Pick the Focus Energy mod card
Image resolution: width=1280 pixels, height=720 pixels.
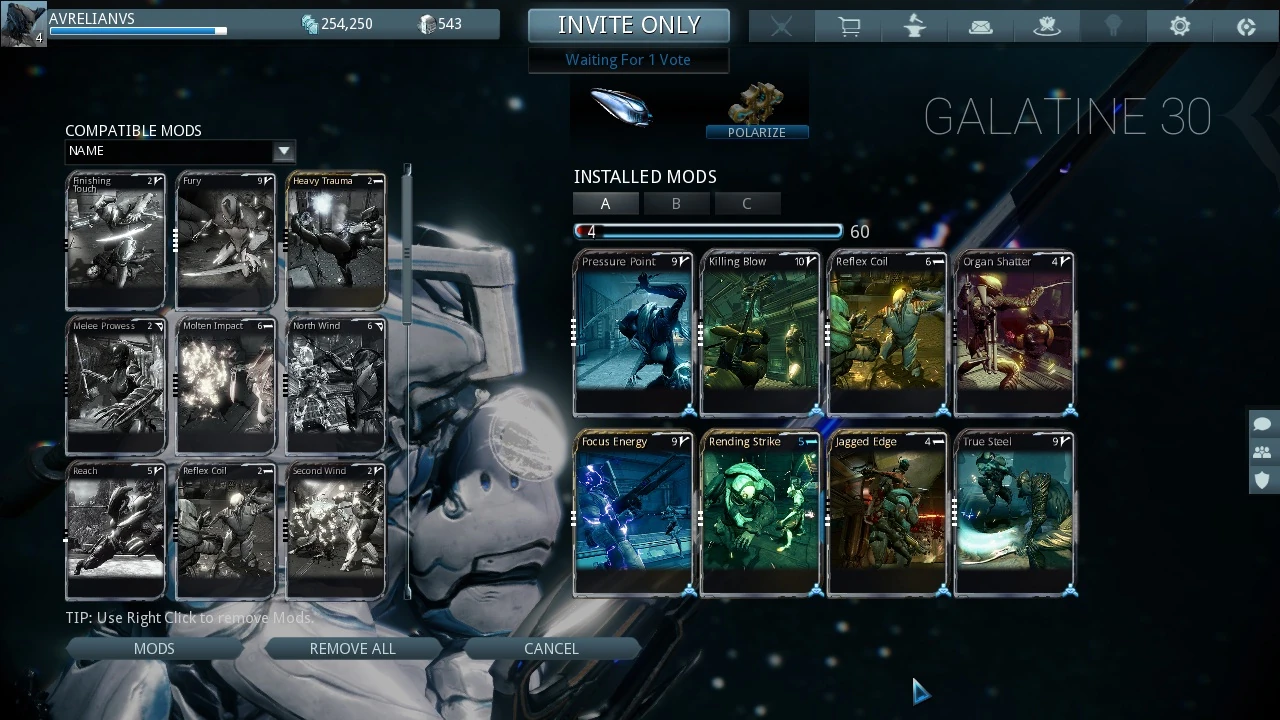633,513
